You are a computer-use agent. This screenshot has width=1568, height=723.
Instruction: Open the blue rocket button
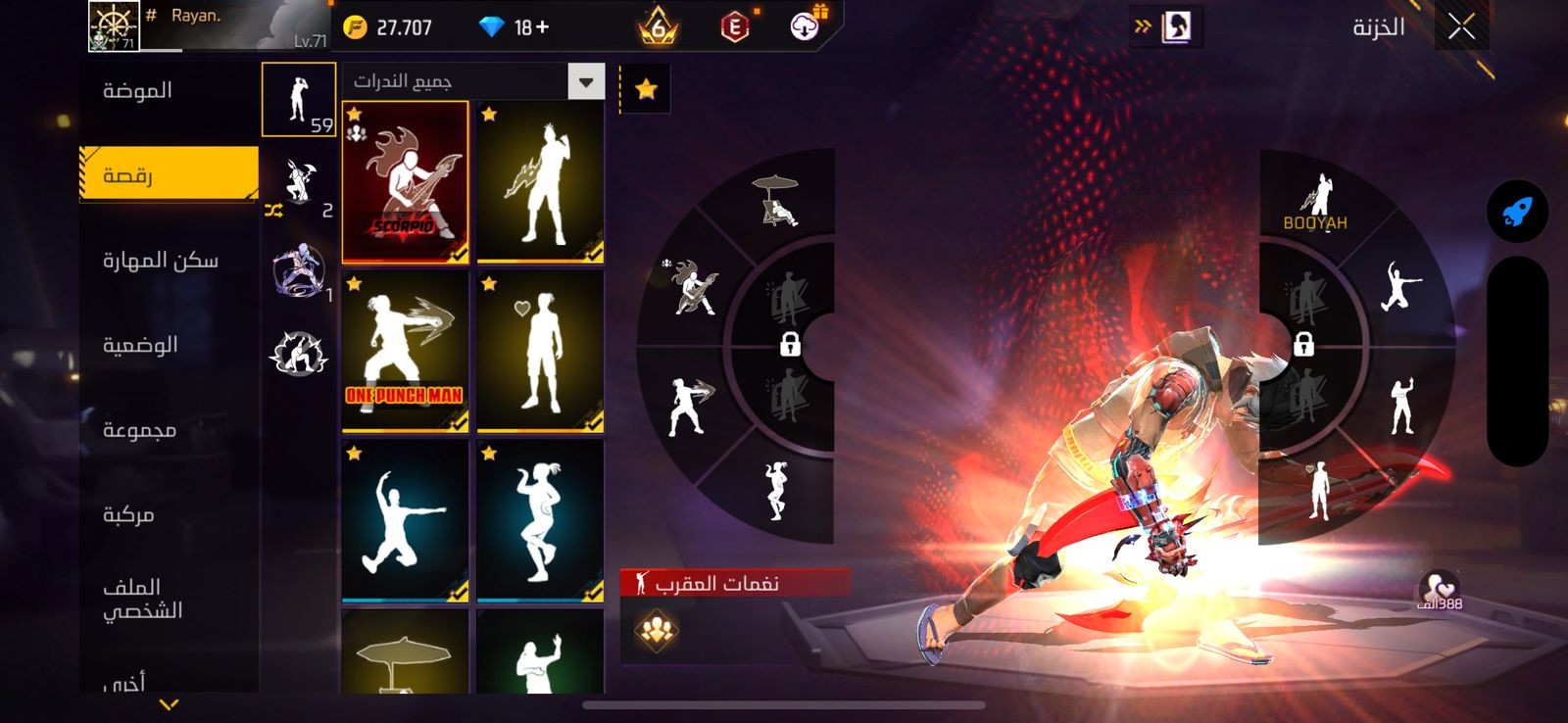pos(1517,212)
